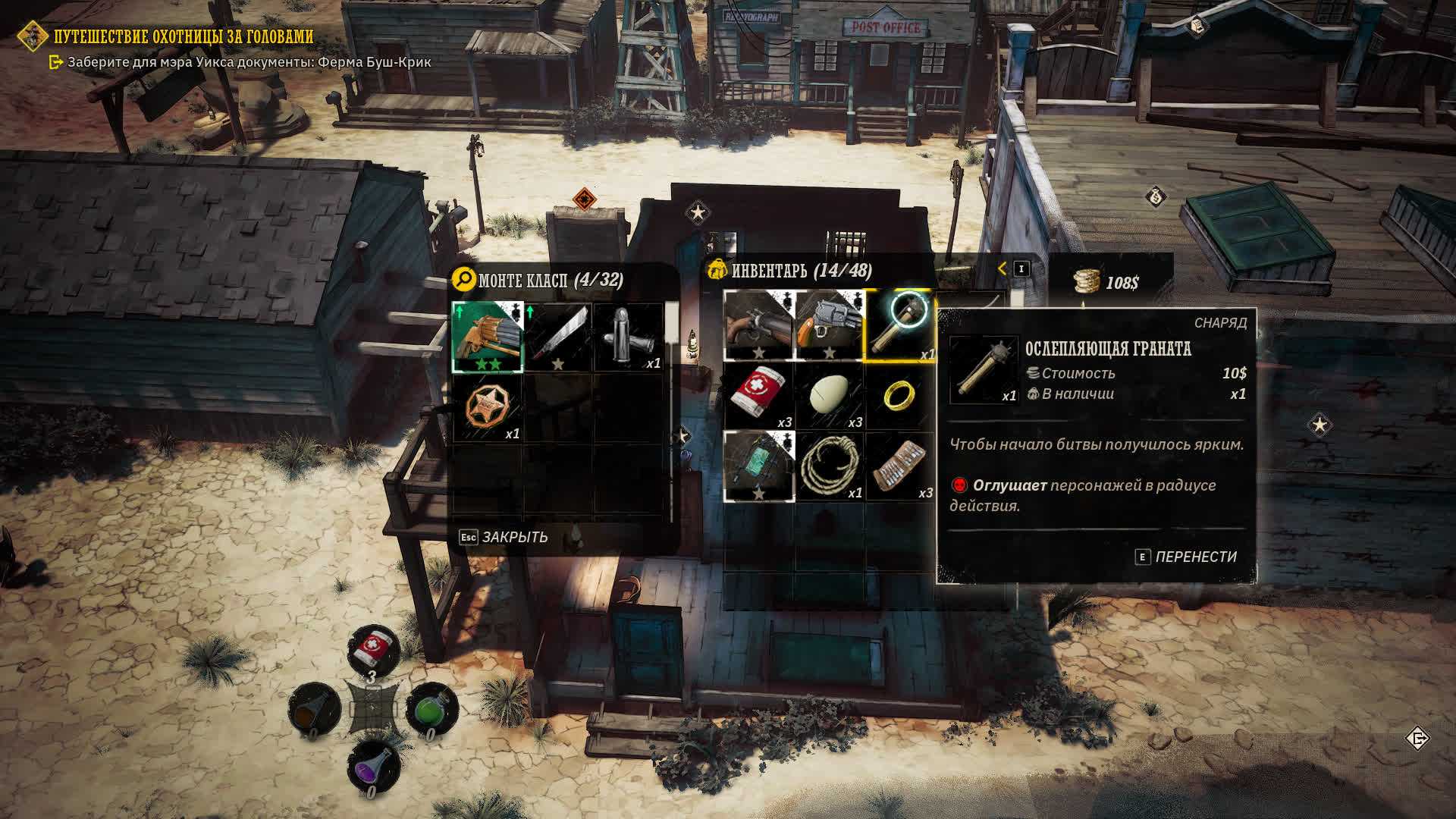Select the green potion quick slot

click(x=431, y=711)
